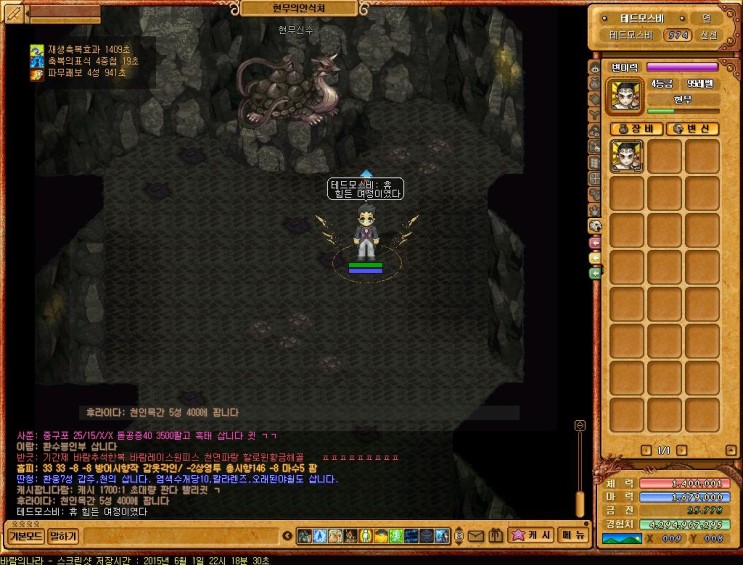Click the 재생축복효과 buff icon

pyautogui.click(x=37, y=49)
